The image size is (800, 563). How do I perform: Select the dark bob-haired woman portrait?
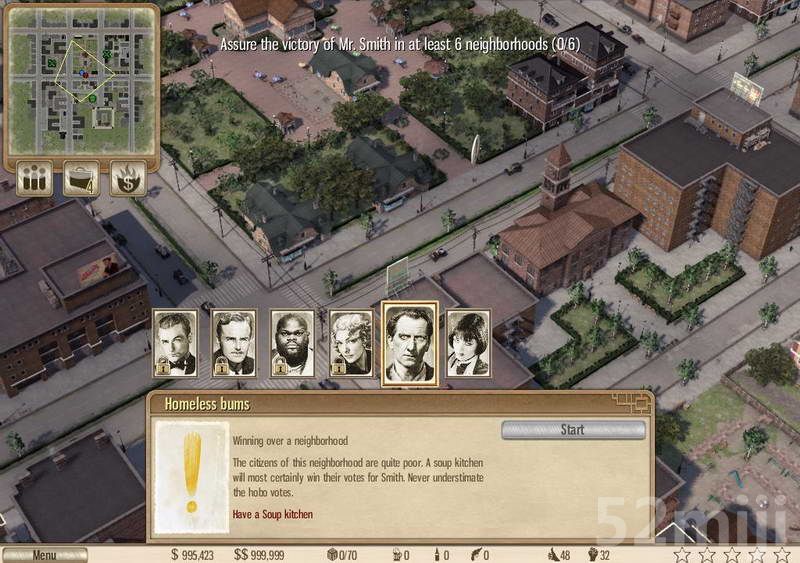pos(467,343)
